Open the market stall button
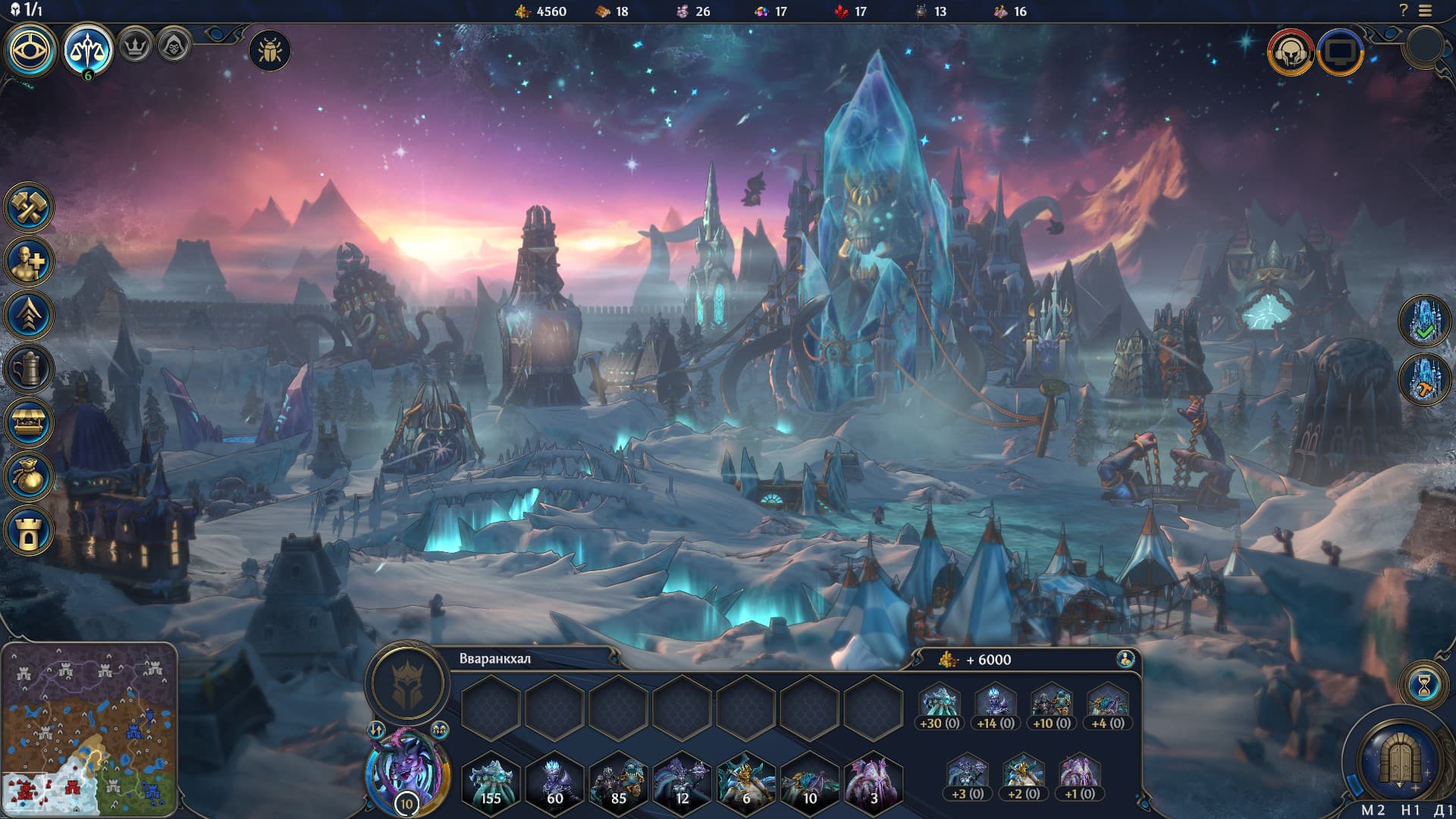The image size is (1456, 819). [x=29, y=423]
